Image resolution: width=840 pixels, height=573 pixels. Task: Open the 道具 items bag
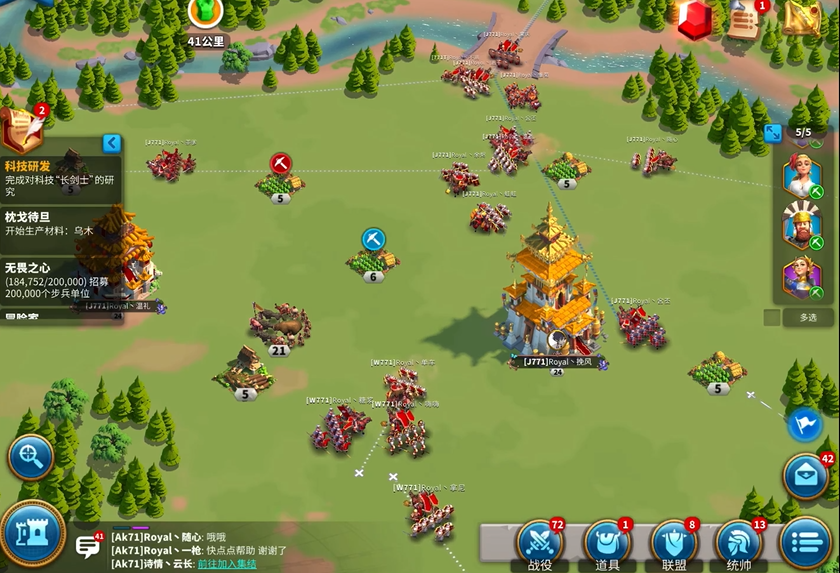click(x=607, y=543)
